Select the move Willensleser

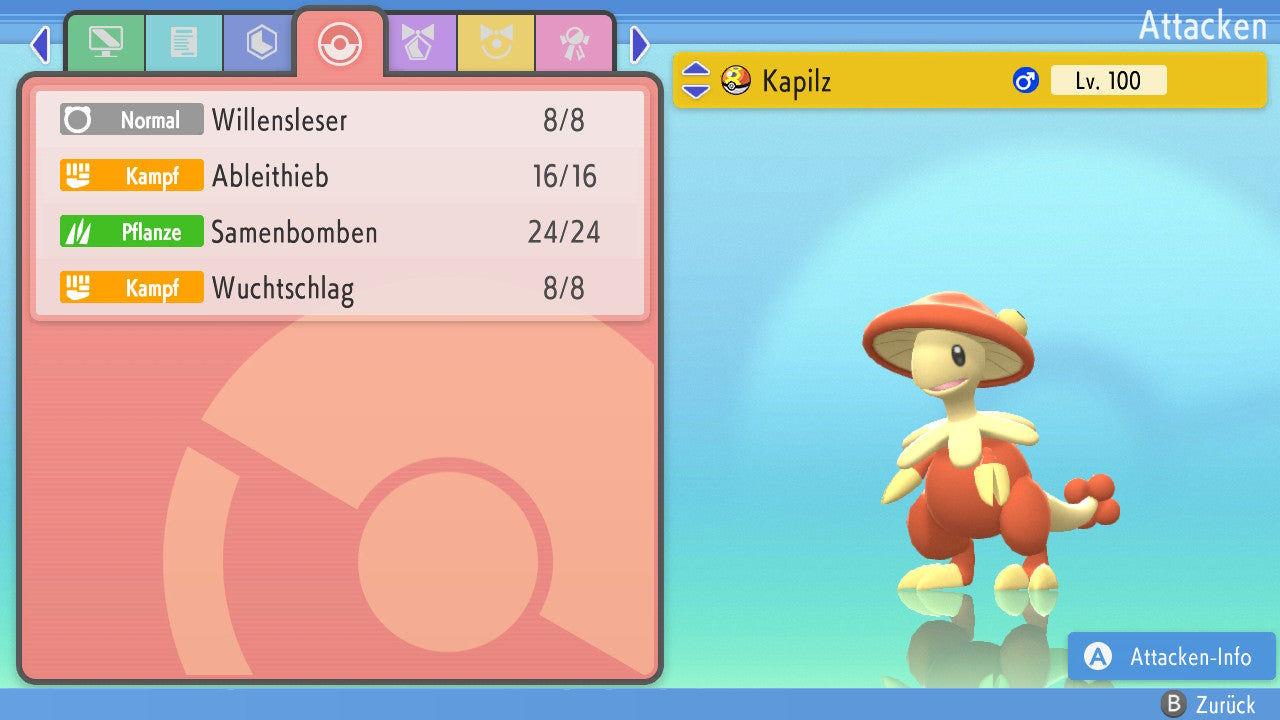click(340, 120)
